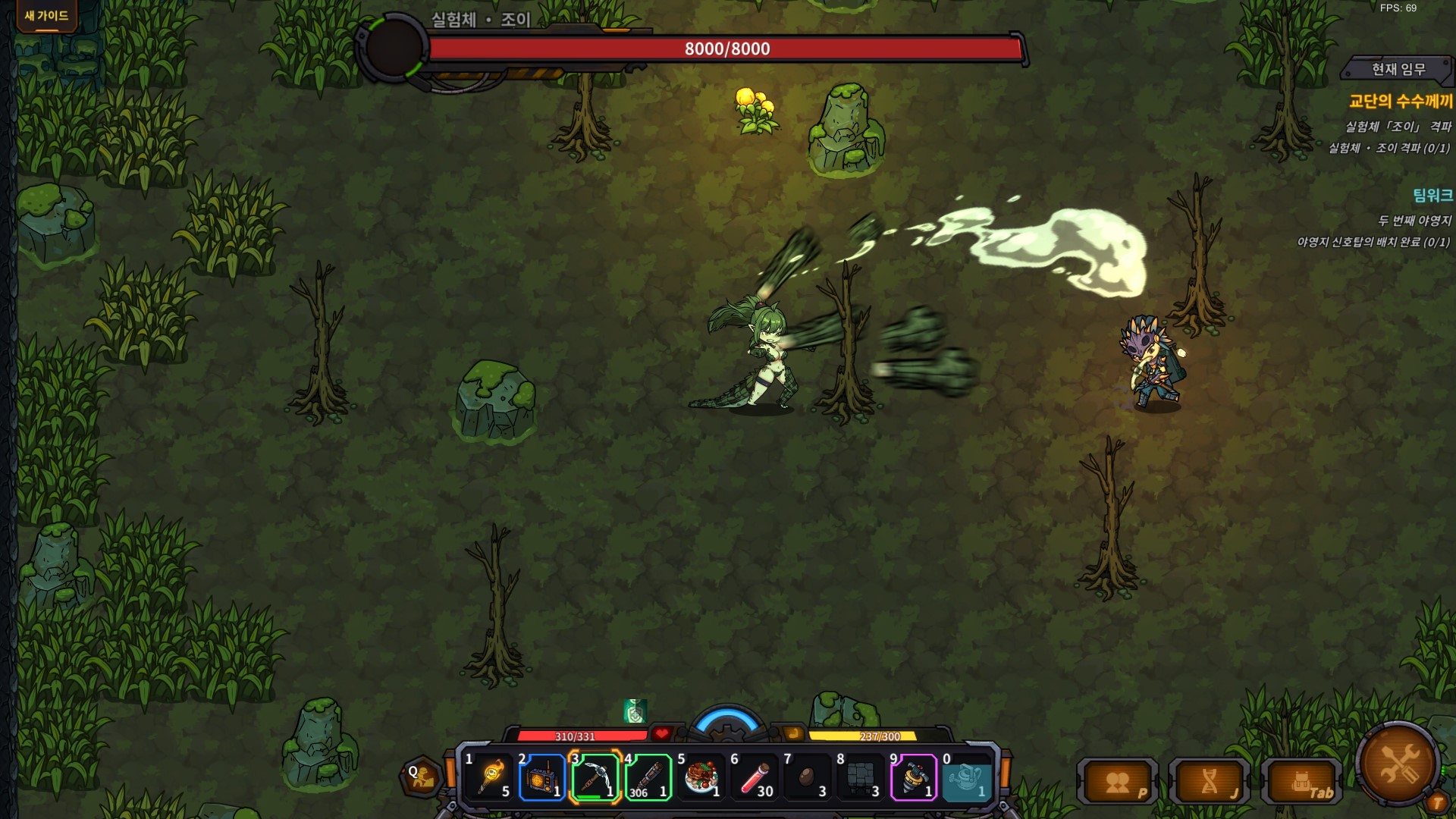Screen dimensions: 1456x819
Task: Select the watering can hotbar slot
Action: pyautogui.click(x=967, y=777)
